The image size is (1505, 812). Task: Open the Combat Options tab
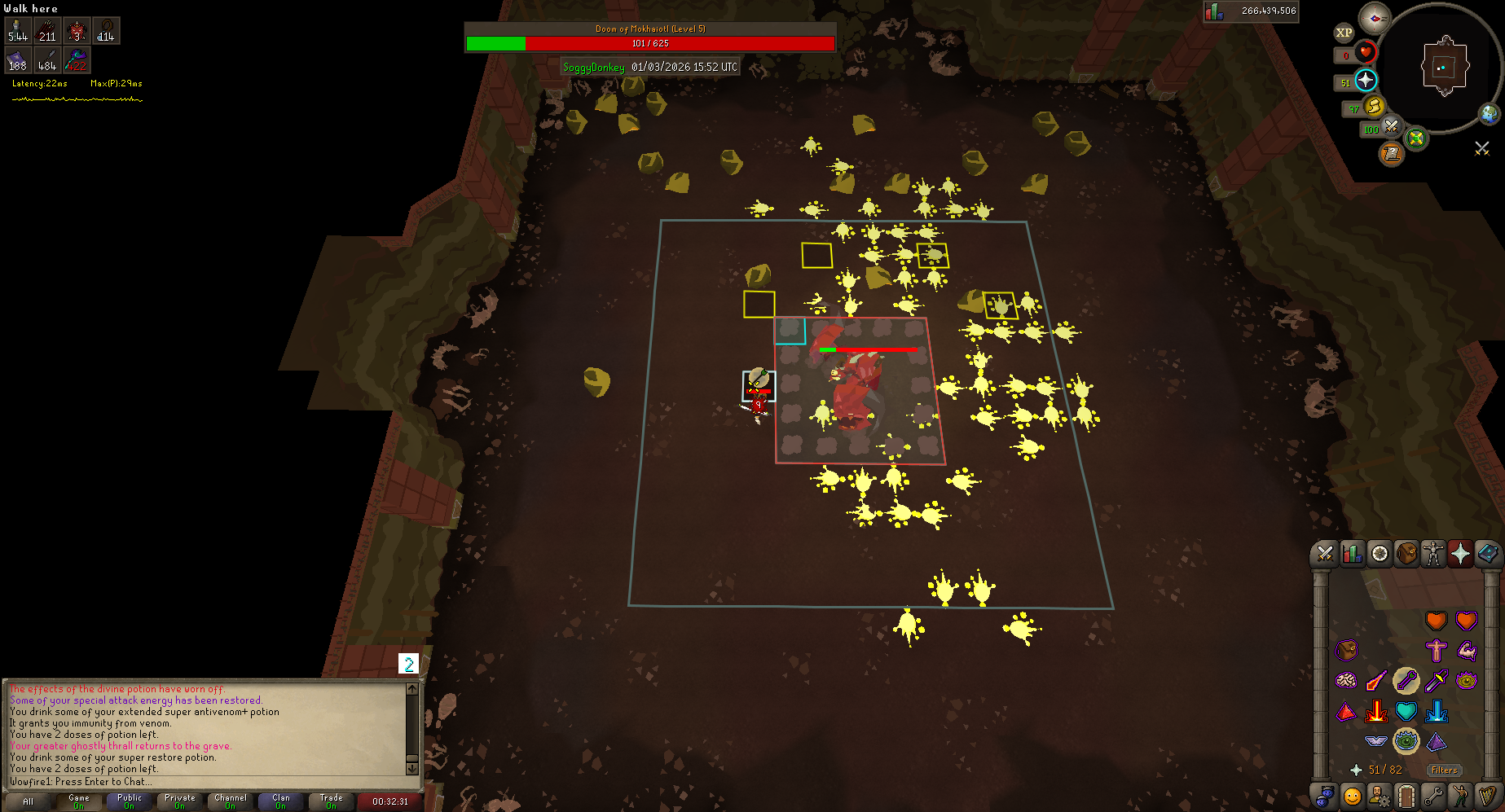pos(1325,554)
